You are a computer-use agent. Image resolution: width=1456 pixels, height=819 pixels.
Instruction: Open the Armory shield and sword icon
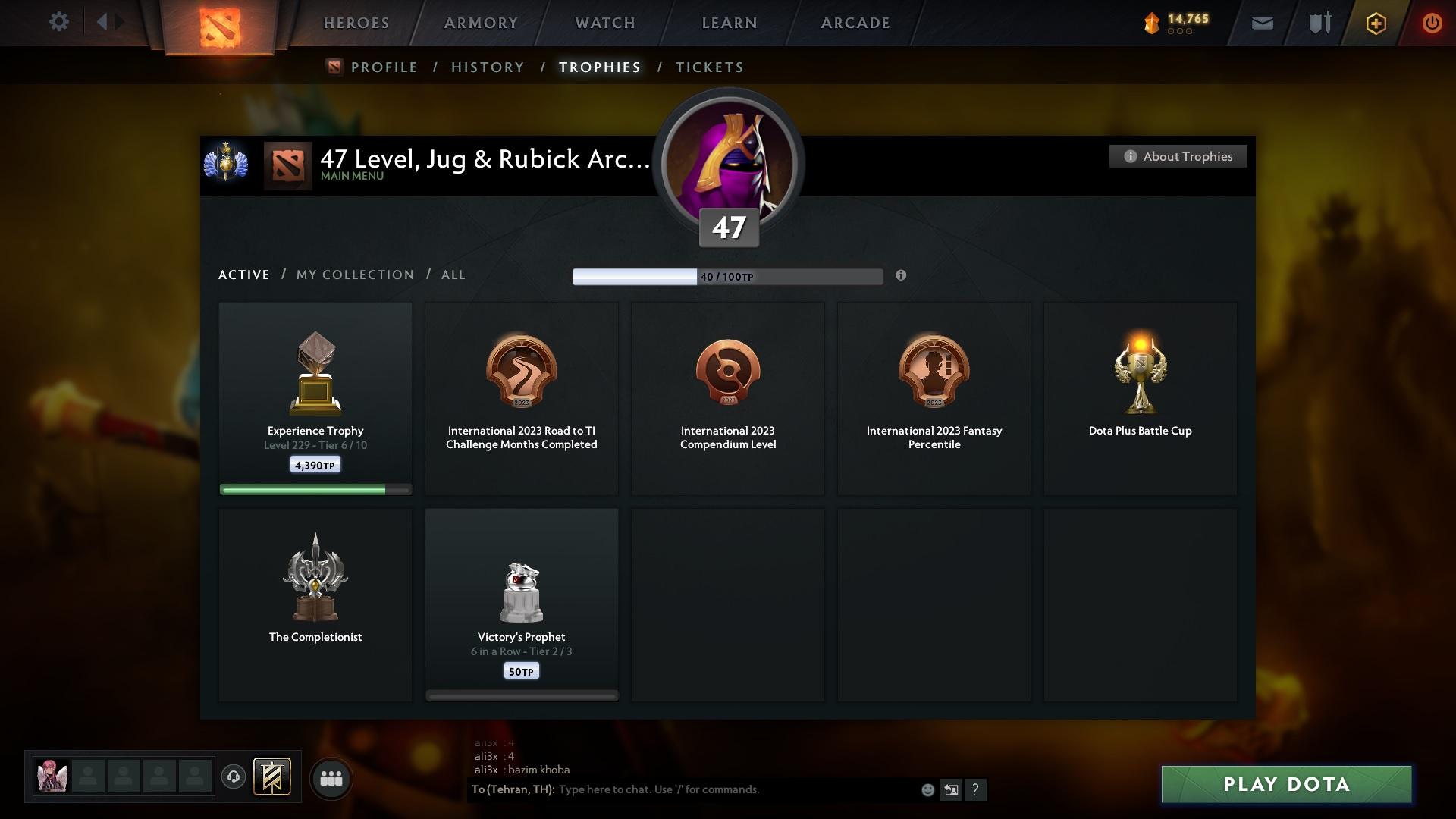point(1318,22)
